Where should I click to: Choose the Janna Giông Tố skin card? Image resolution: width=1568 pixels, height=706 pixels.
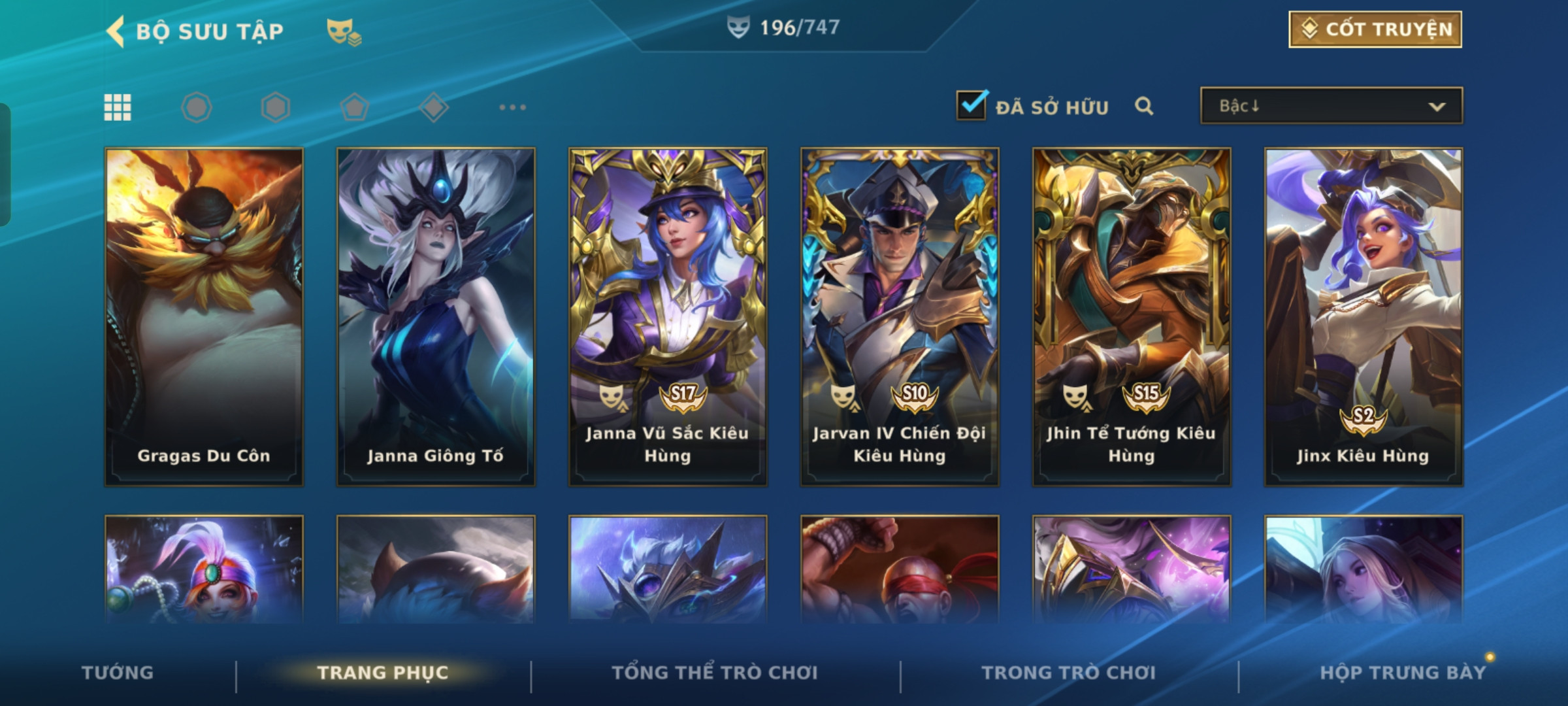pos(436,317)
